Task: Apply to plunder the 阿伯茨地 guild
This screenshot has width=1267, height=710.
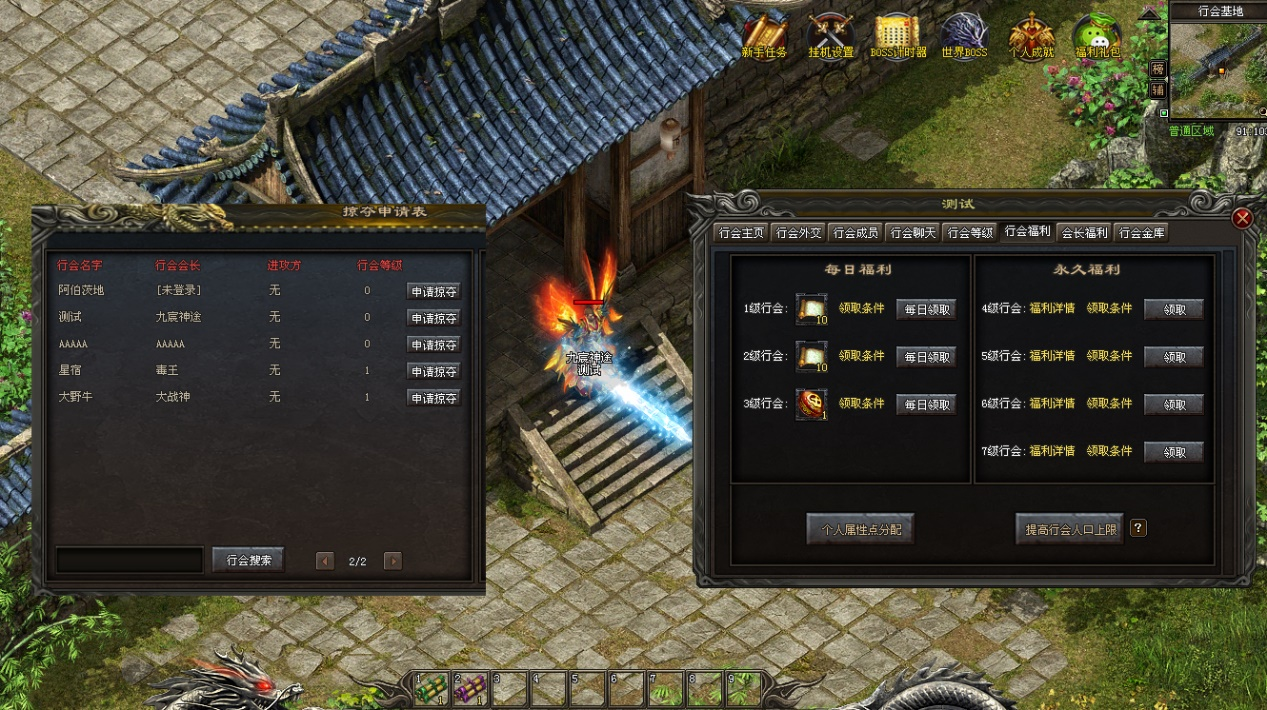Action: click(x=433, y=291)
